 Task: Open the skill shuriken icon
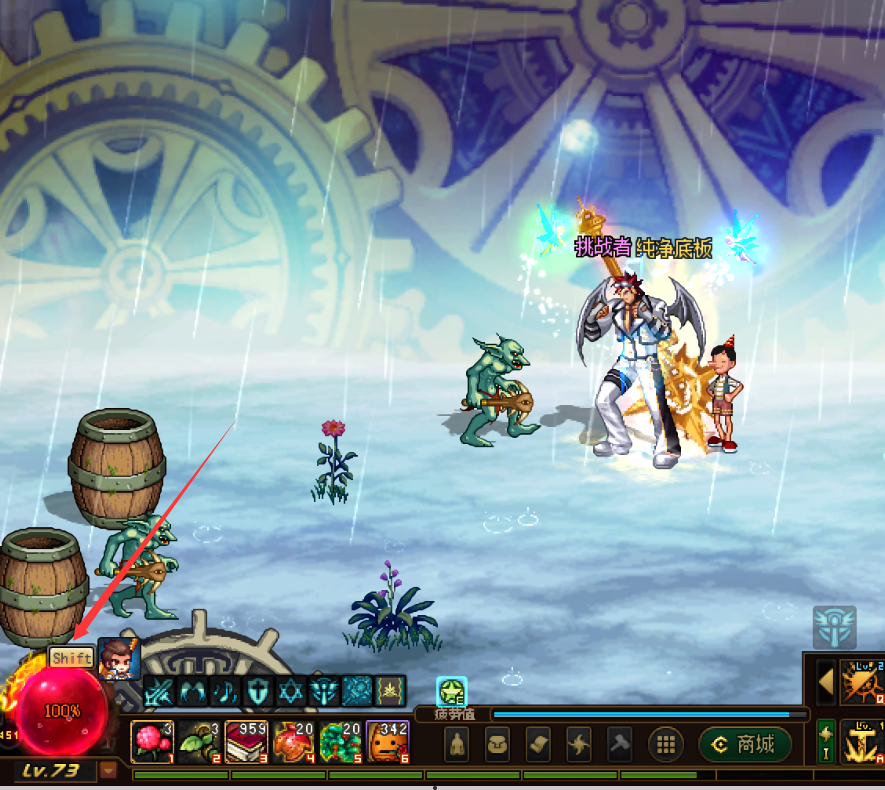click(x=578, y=744)
